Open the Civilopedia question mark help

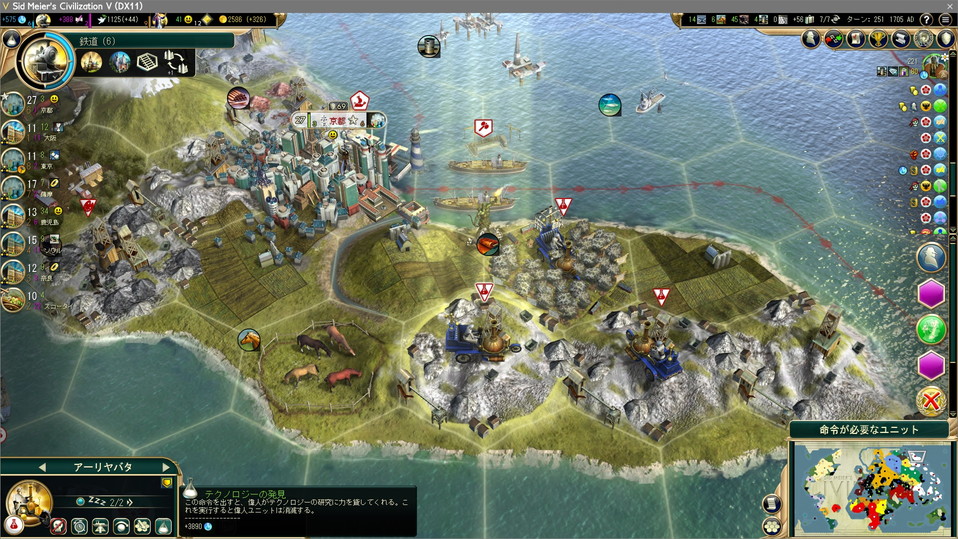(927, 20)
